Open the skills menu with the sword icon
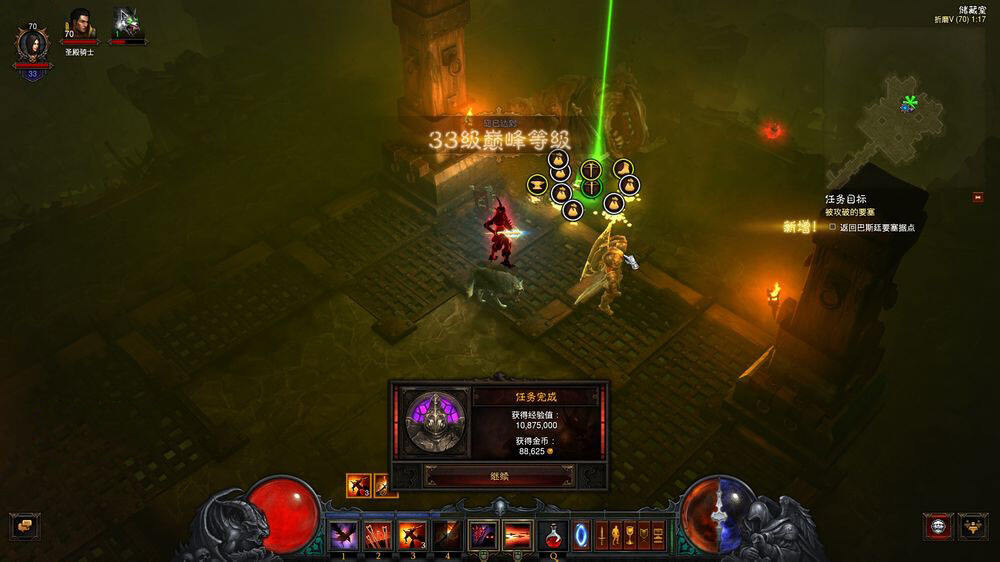Image resolution: width=1000 pixels, height=562 pixels. [602, 535]
